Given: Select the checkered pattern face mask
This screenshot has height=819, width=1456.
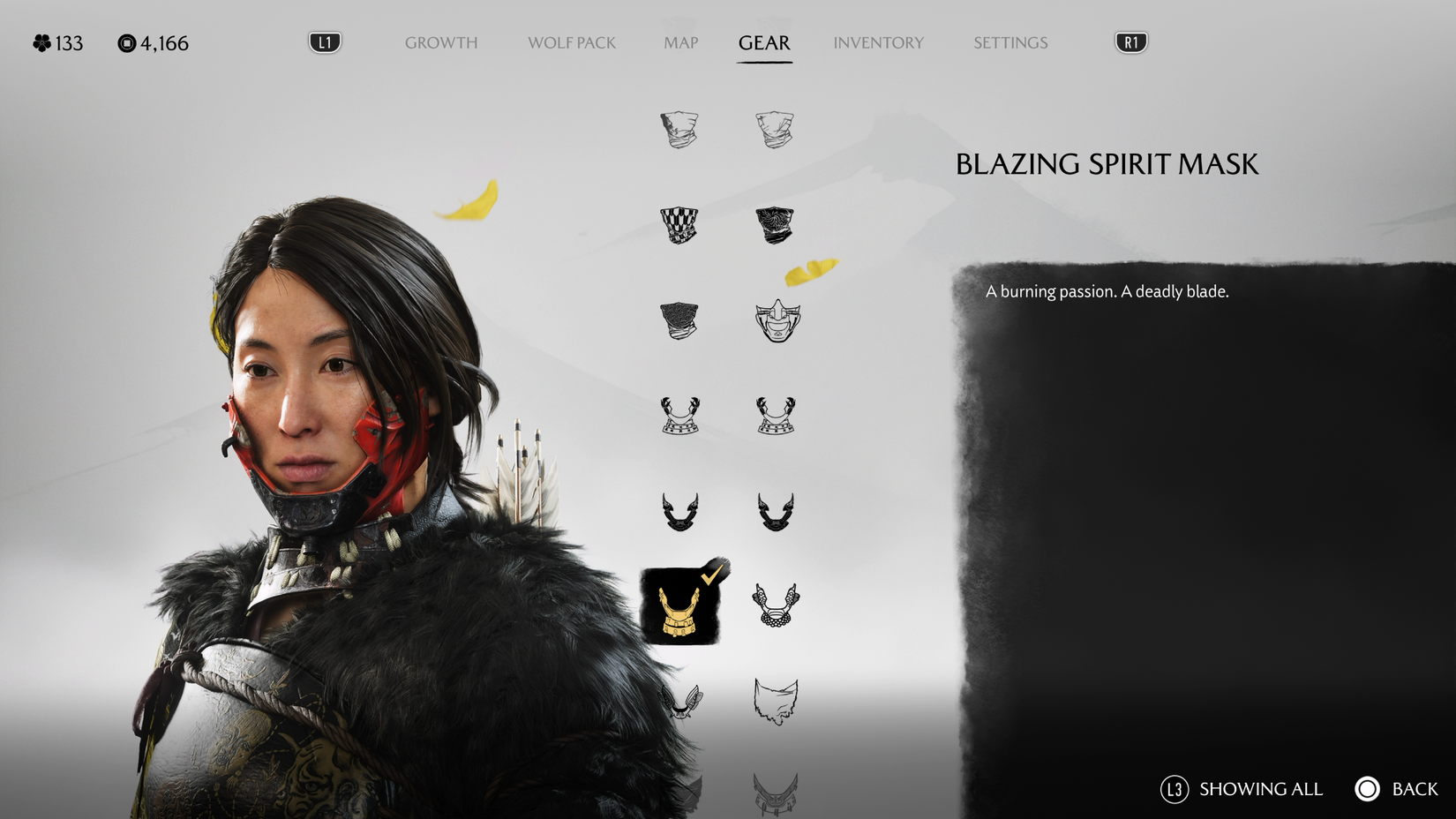Looking at the screenshot, I should [x=679, y=225].
